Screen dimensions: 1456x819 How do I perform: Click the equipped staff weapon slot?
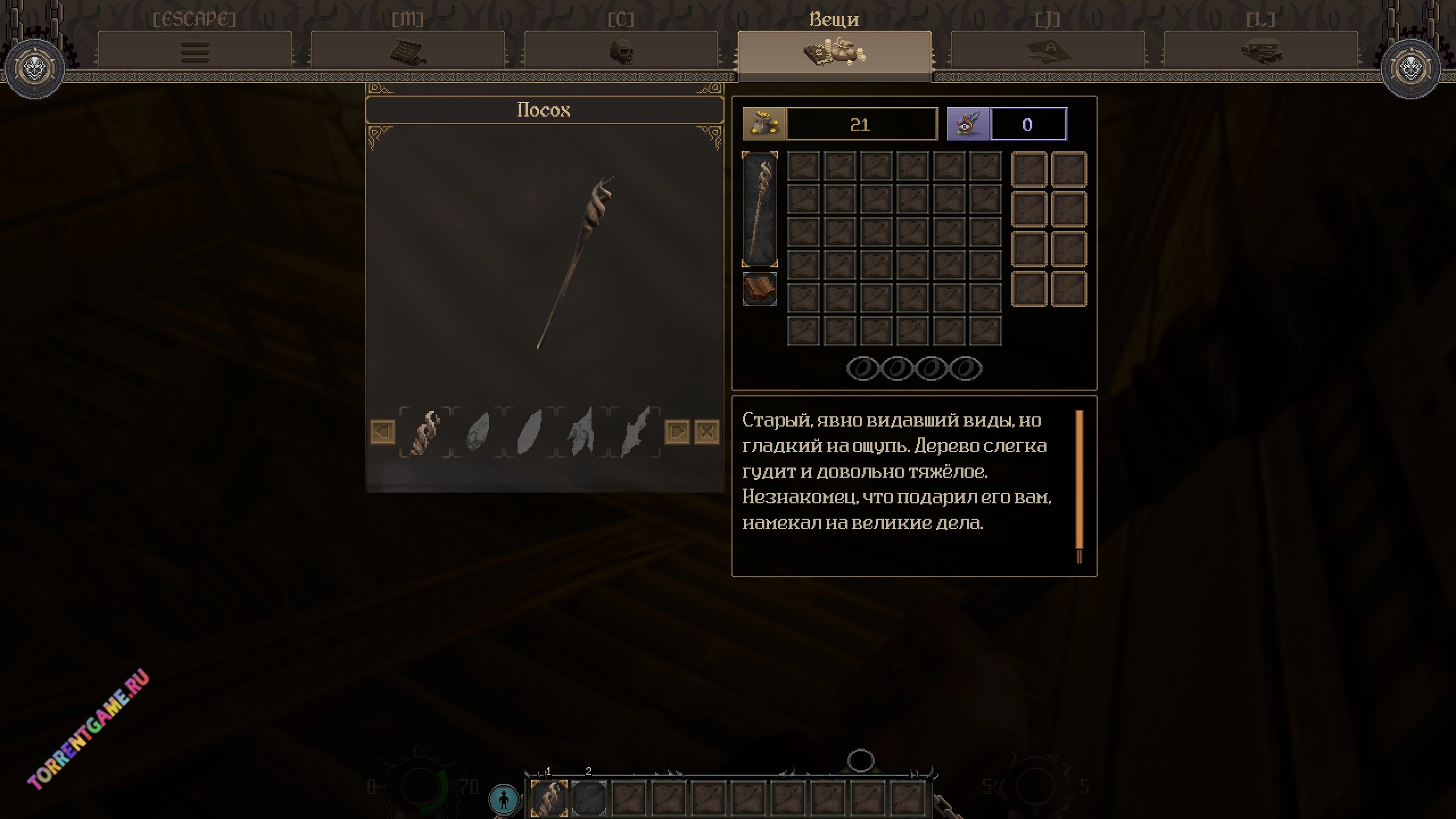(760, 209)
